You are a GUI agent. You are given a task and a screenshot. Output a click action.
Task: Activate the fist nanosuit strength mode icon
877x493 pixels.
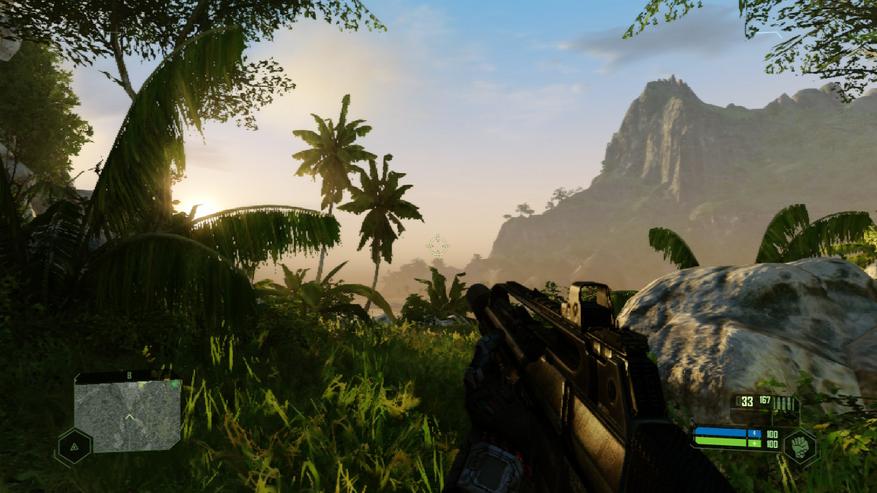800,445
